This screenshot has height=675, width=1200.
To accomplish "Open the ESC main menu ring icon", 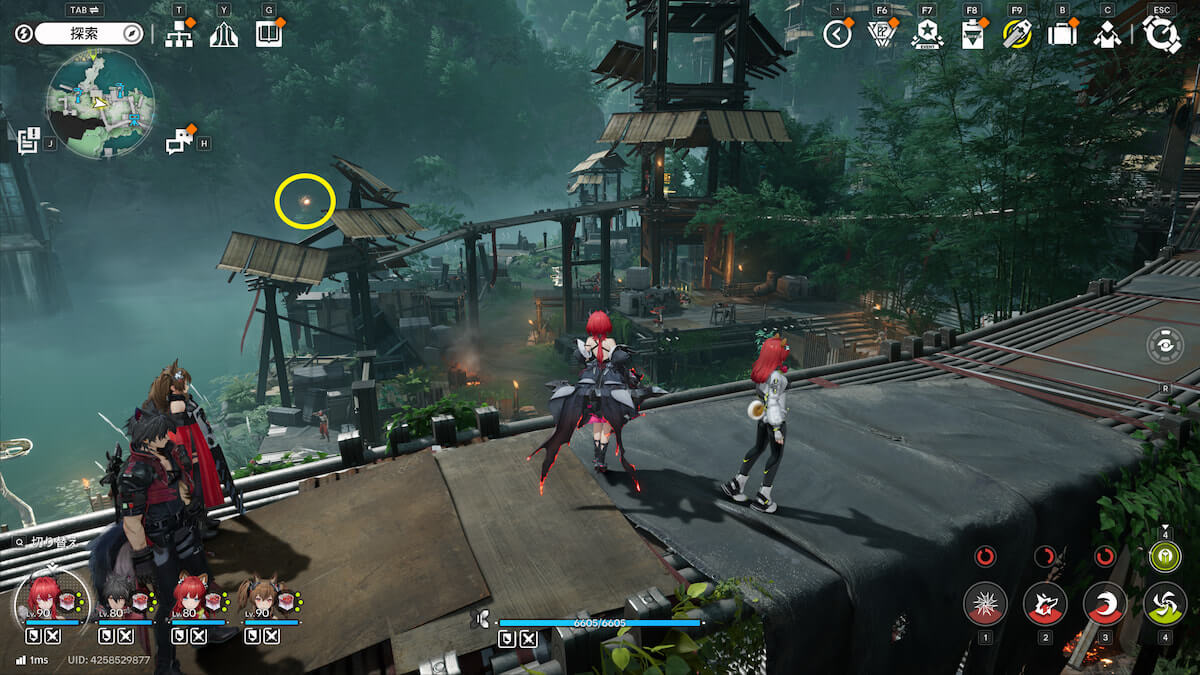I will pos(1161,34).
